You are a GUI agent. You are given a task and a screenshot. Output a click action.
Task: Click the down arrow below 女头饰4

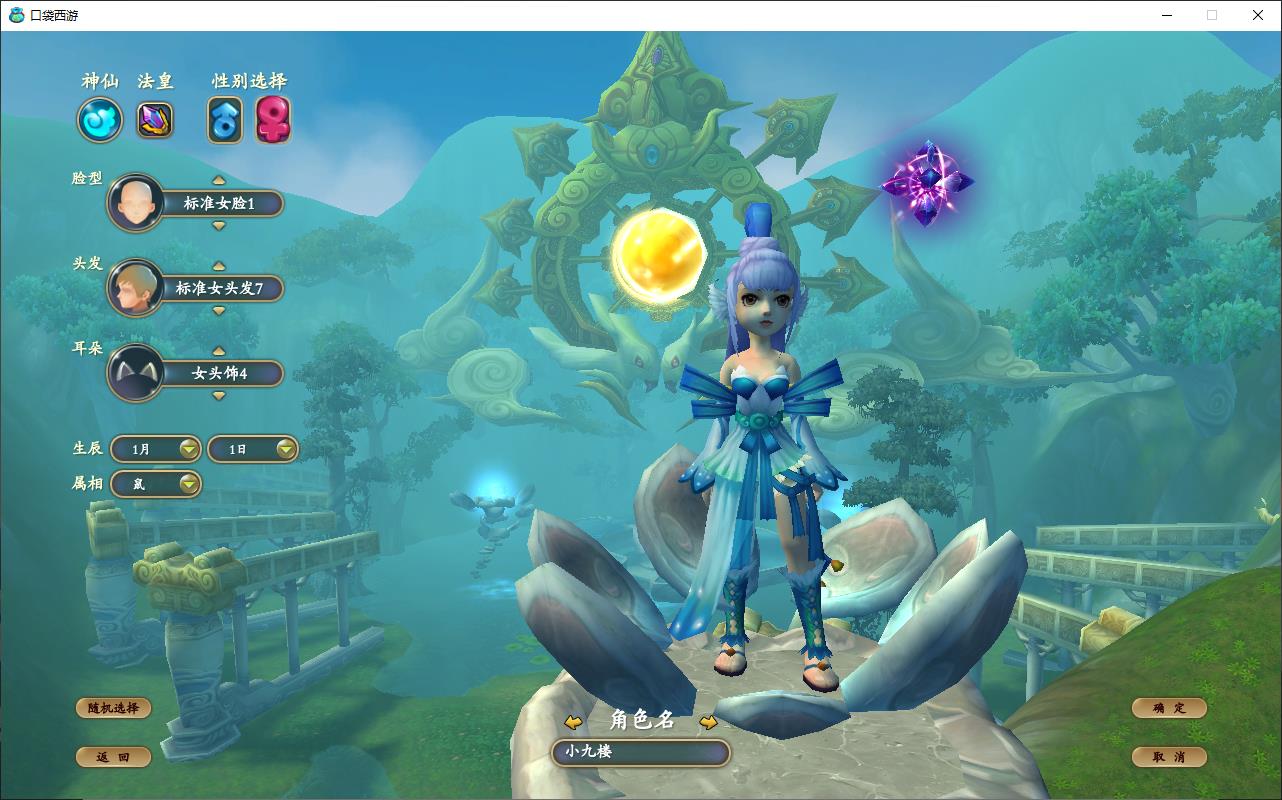[219, 396]
